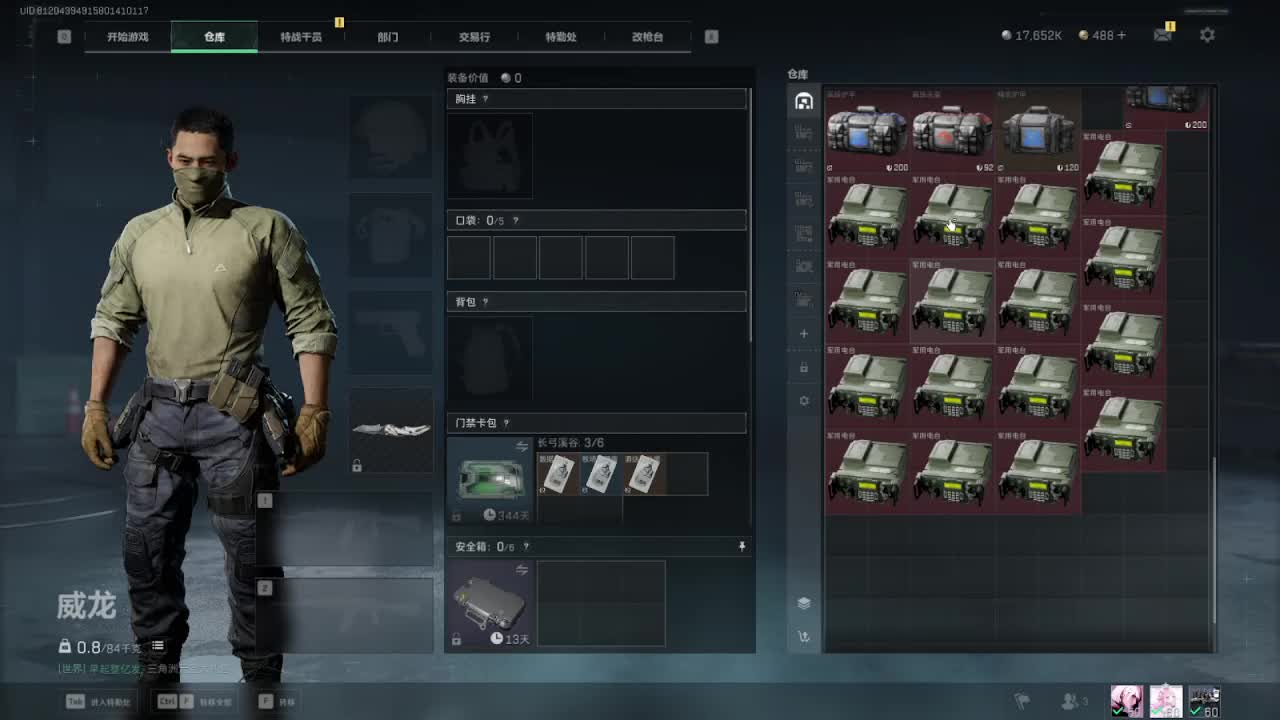
Task: Add a warehouse page with plus icon
Action: coord(804,334)
